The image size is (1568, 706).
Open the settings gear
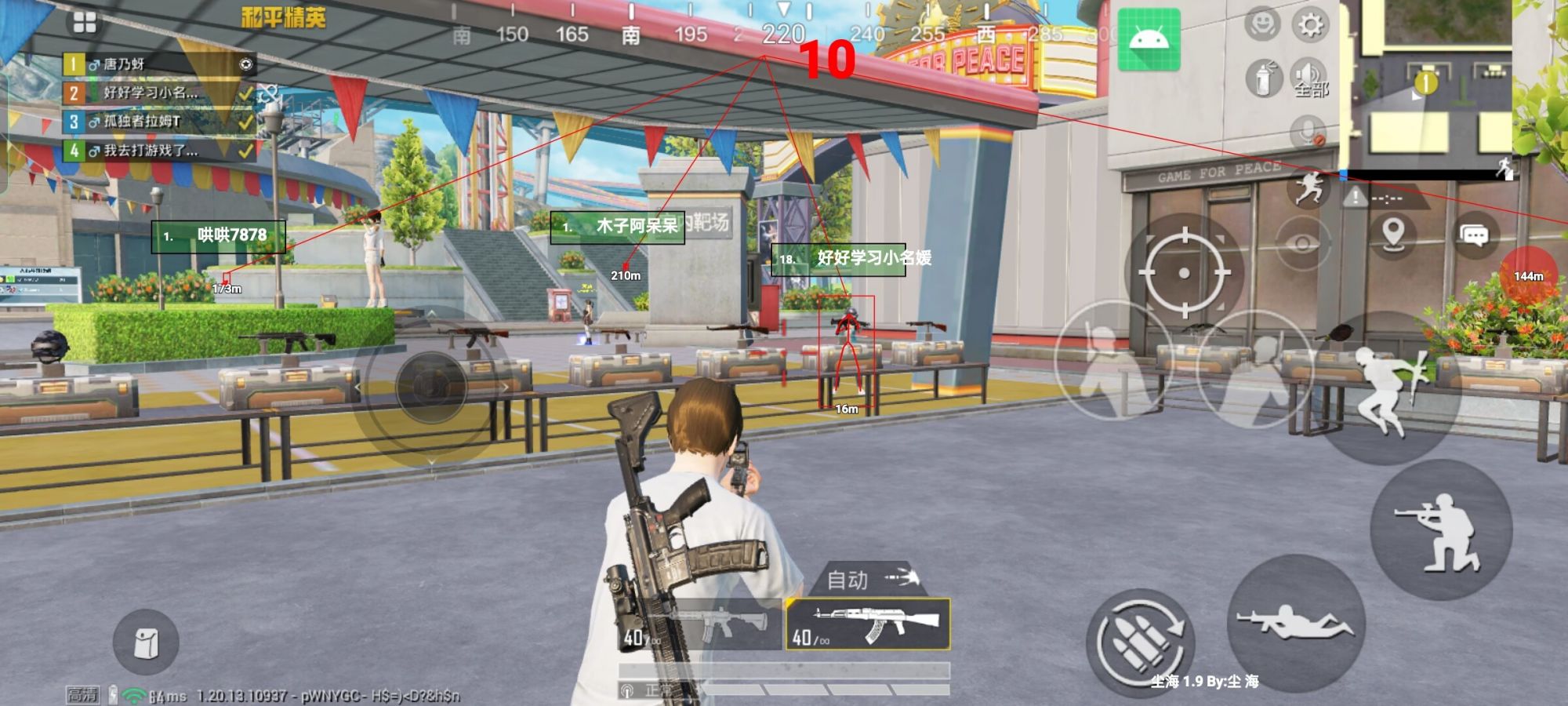click(1310, 26)
